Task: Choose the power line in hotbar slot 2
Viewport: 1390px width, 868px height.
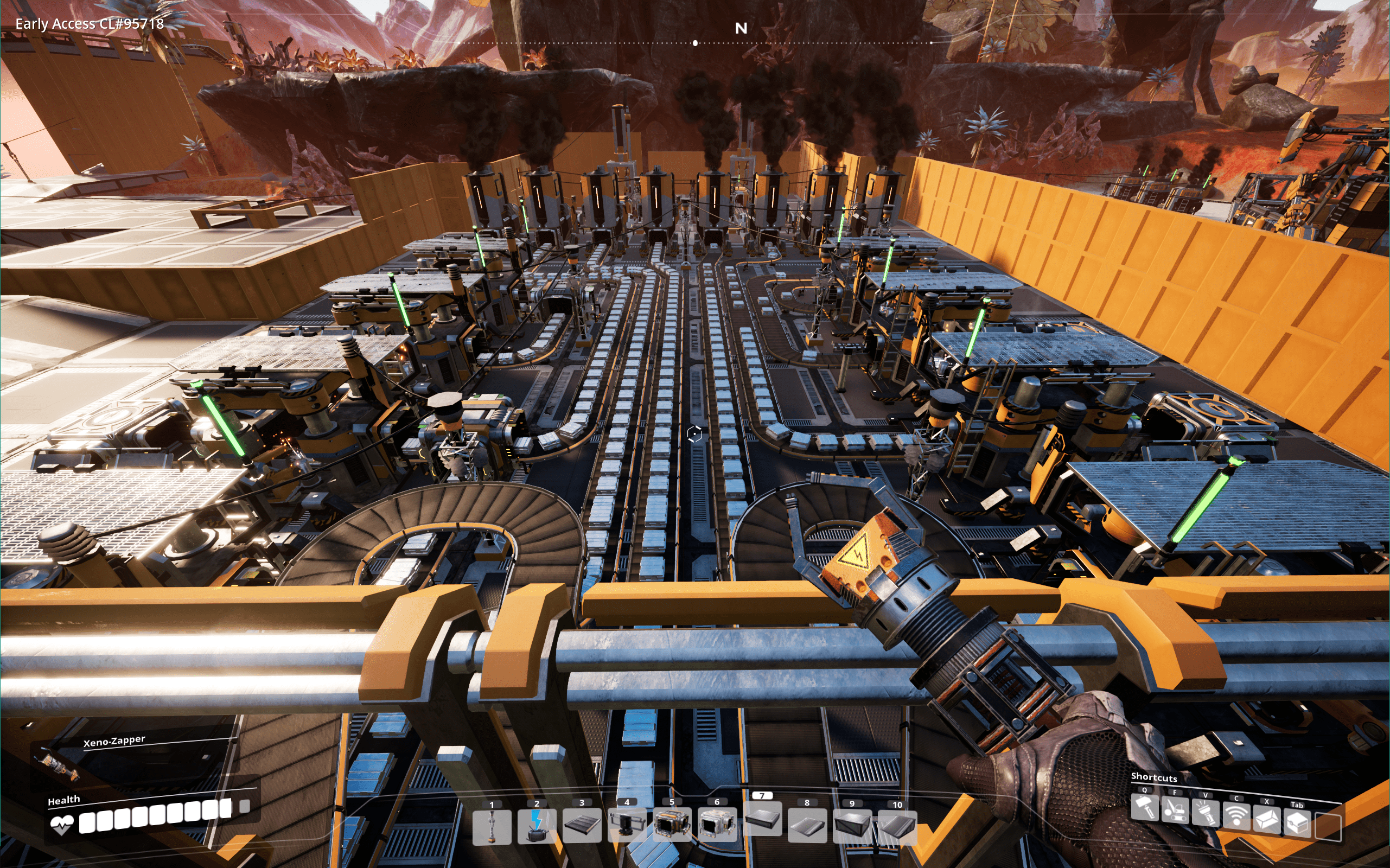Action: [x=537, y=827]
